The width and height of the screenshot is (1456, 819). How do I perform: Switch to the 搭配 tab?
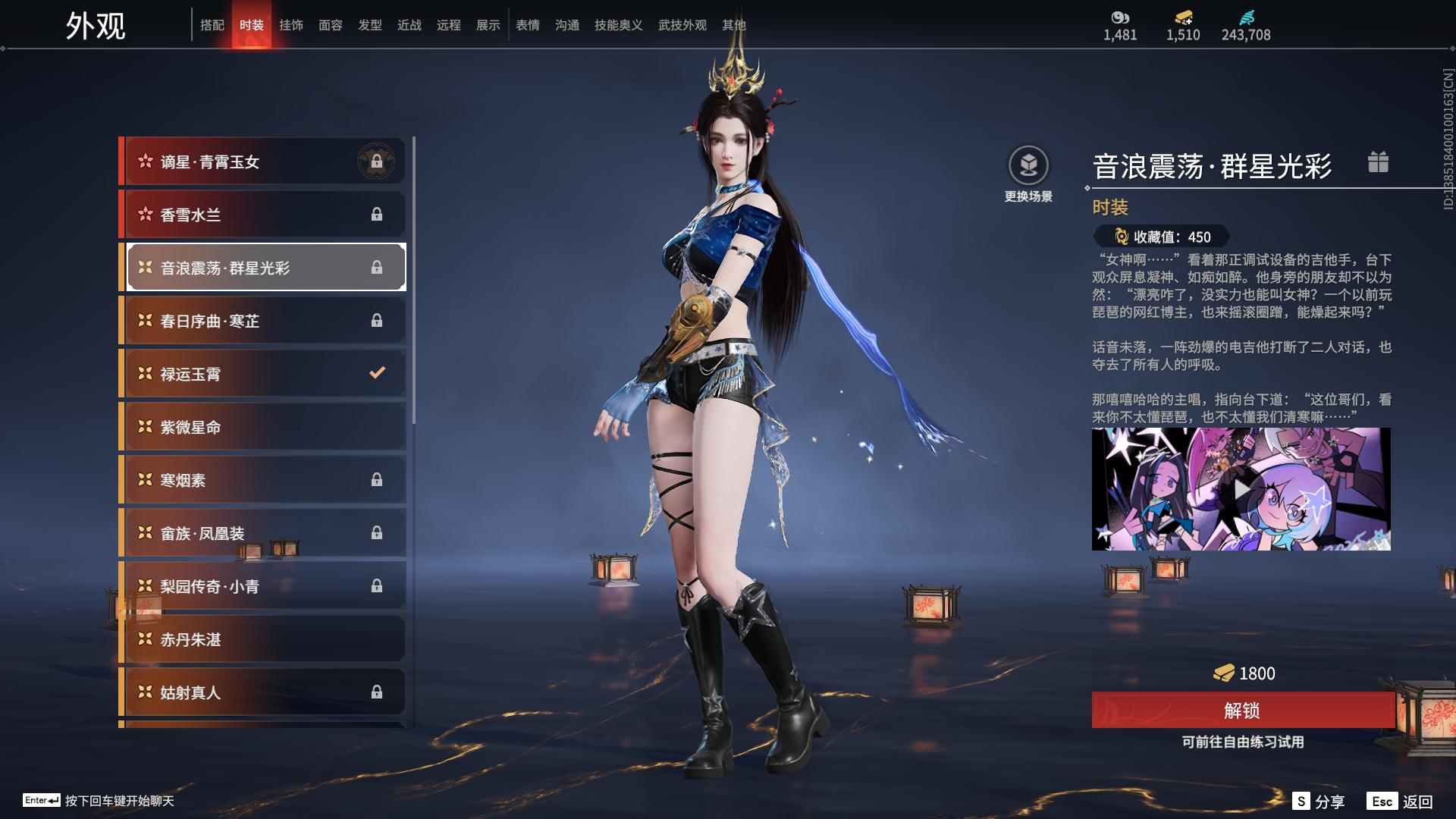(213, 24)
